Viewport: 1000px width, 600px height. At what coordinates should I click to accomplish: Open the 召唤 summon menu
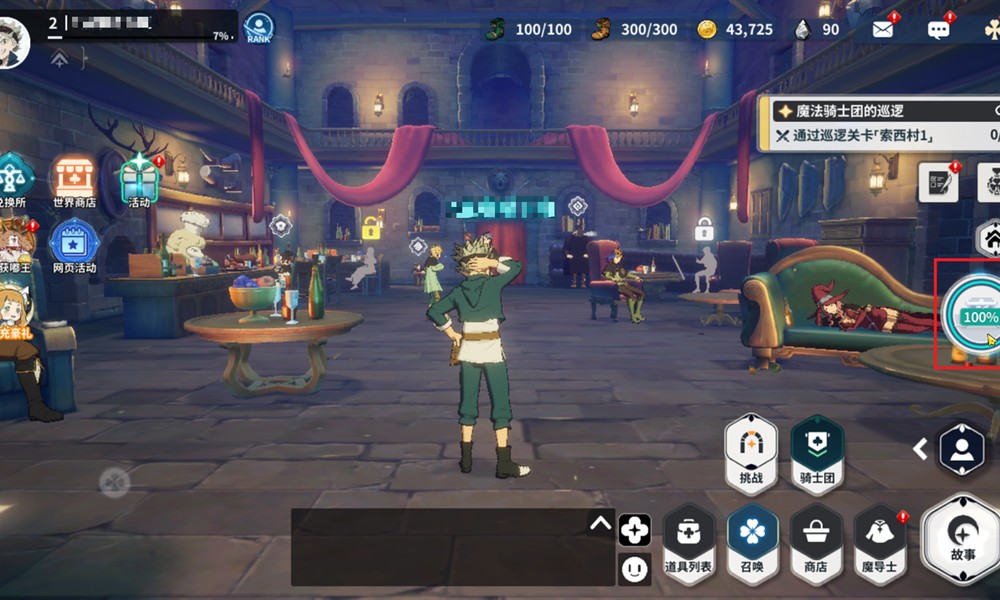[752, 541]
